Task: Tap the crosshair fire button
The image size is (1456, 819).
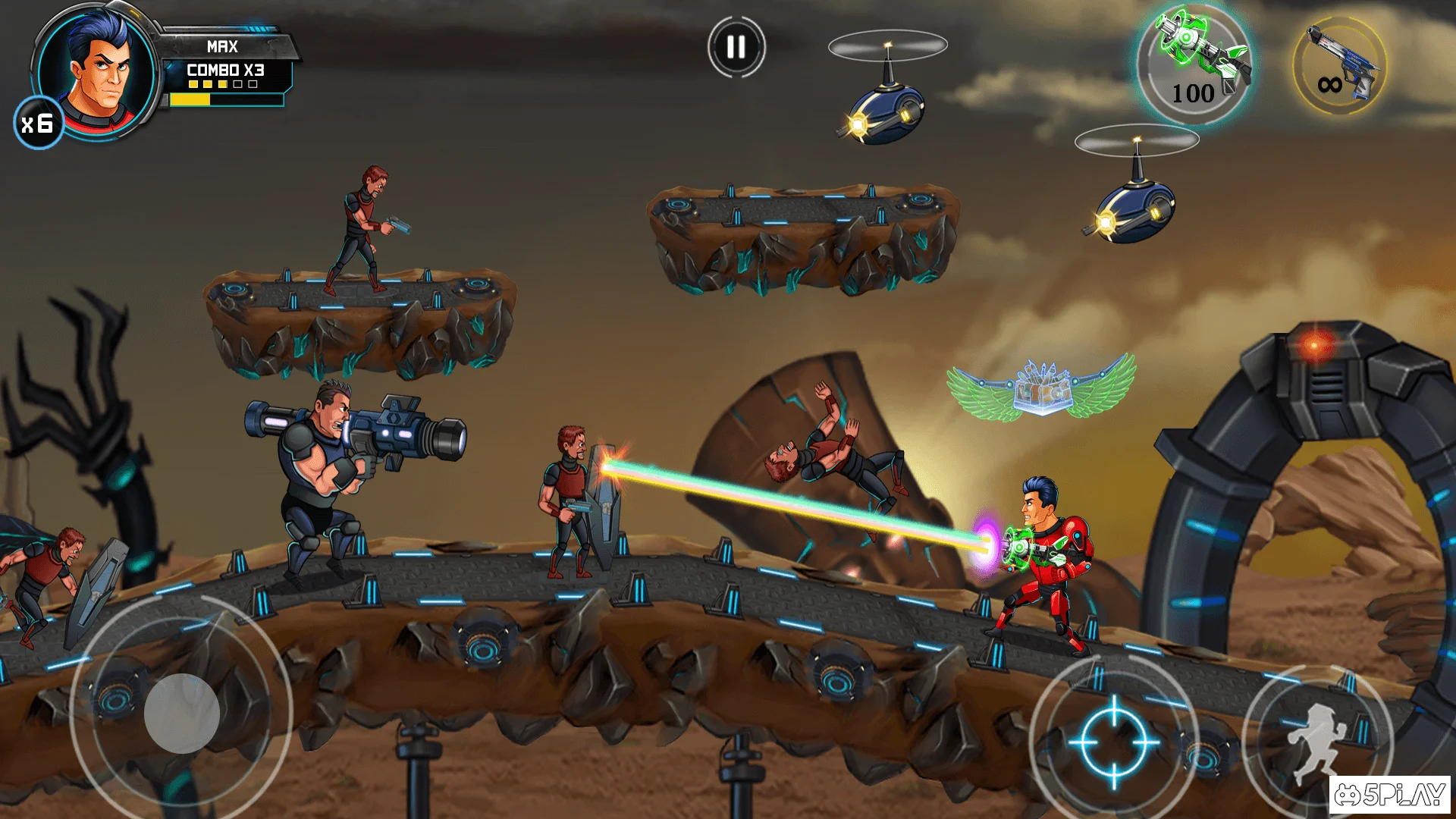Action: tap(1113, 741)
